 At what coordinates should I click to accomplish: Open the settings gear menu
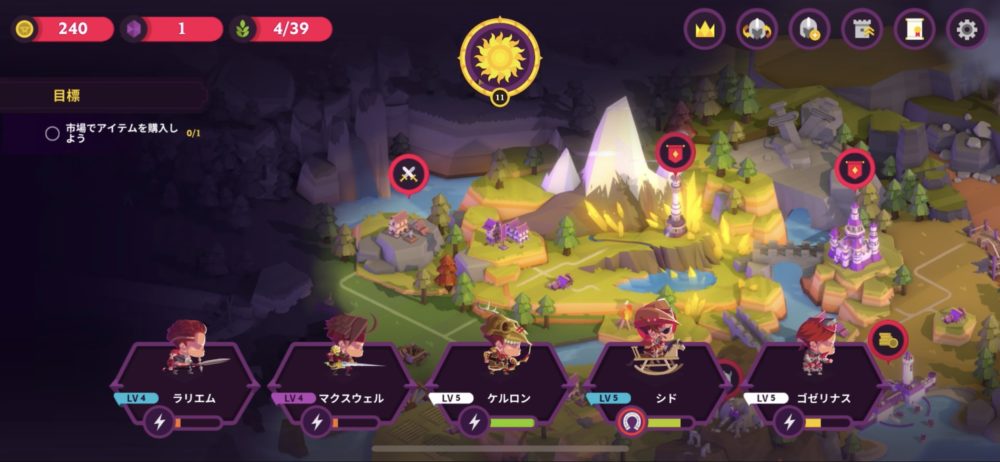pyautogui.click(x=966, y=29)
